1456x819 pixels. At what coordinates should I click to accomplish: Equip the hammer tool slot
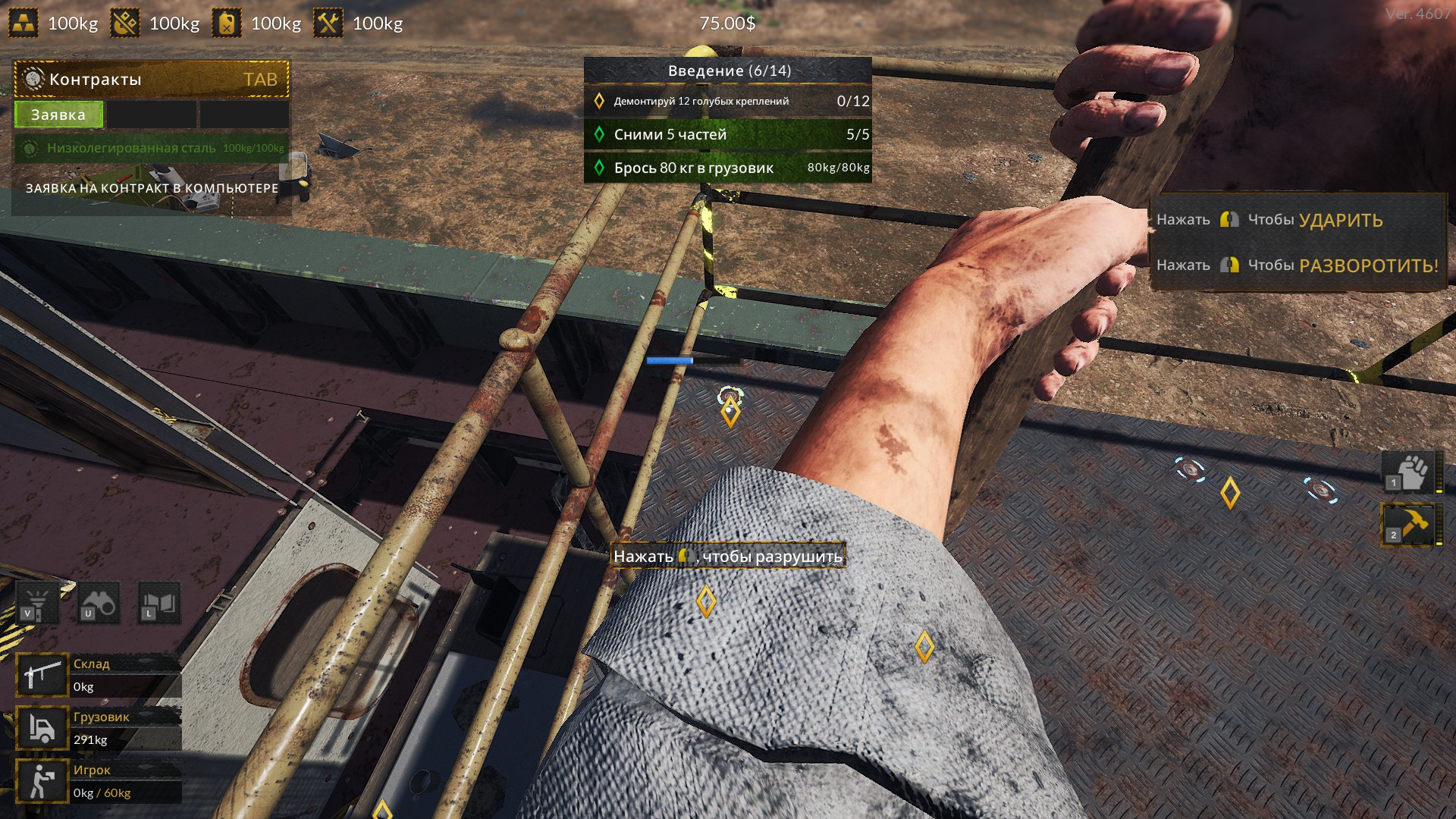click(x=1410, y=524)
